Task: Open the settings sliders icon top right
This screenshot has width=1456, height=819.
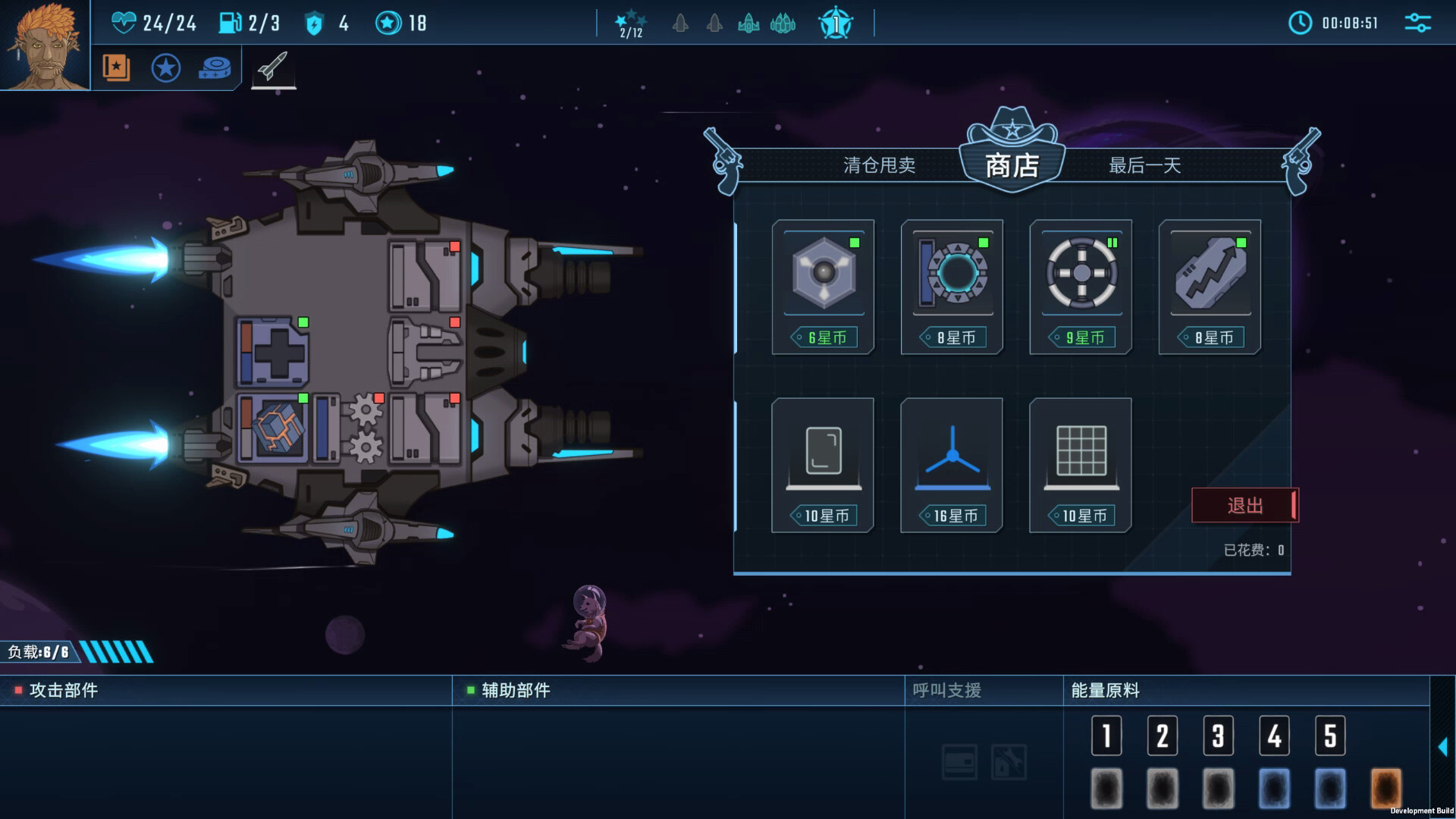Action: click(x=1420, y=24)
